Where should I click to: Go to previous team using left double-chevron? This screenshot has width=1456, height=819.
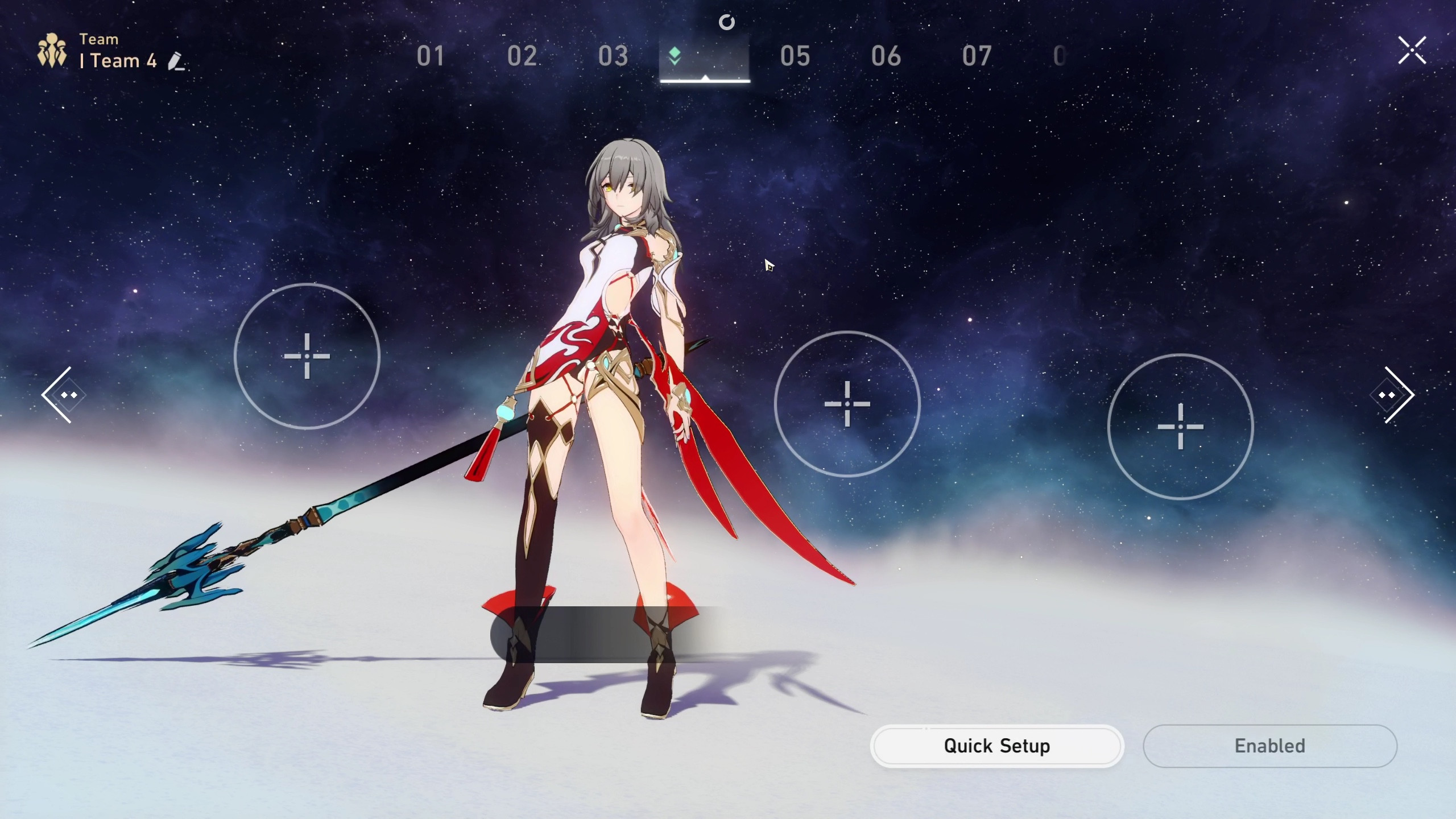pos(64,395)
